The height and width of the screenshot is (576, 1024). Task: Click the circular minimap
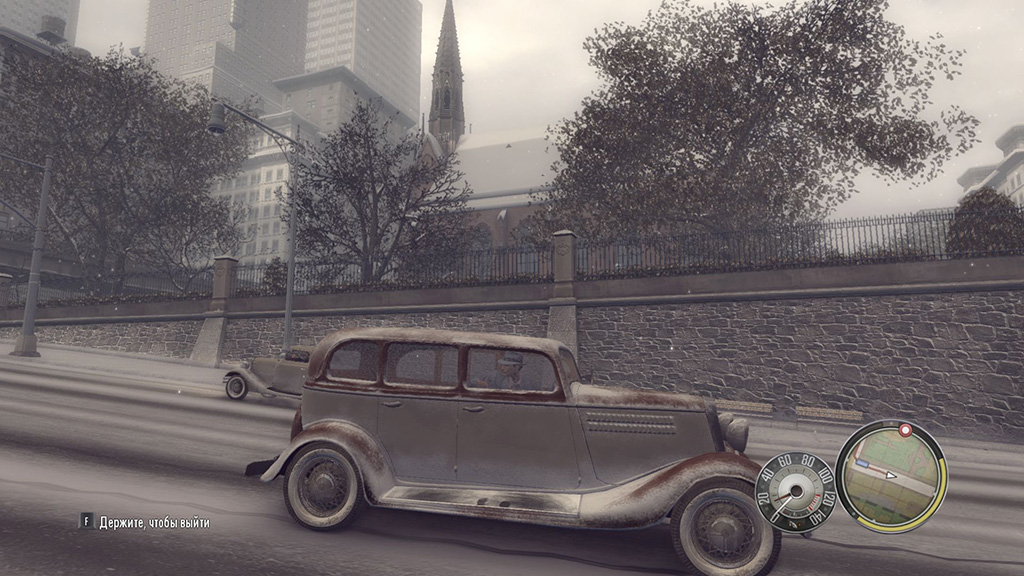(x=890, y=475)
